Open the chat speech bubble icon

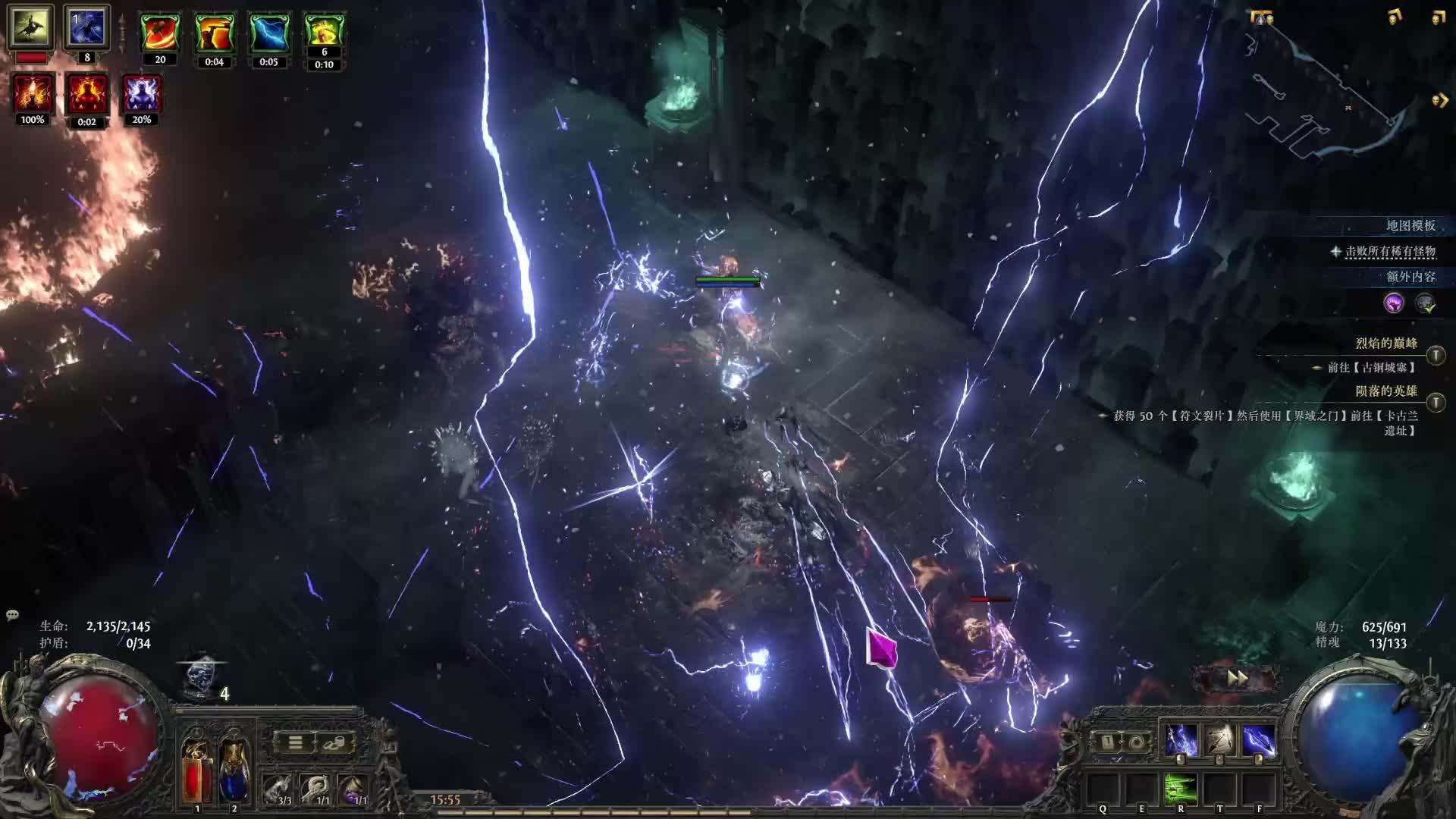click(x=12, y=615)
